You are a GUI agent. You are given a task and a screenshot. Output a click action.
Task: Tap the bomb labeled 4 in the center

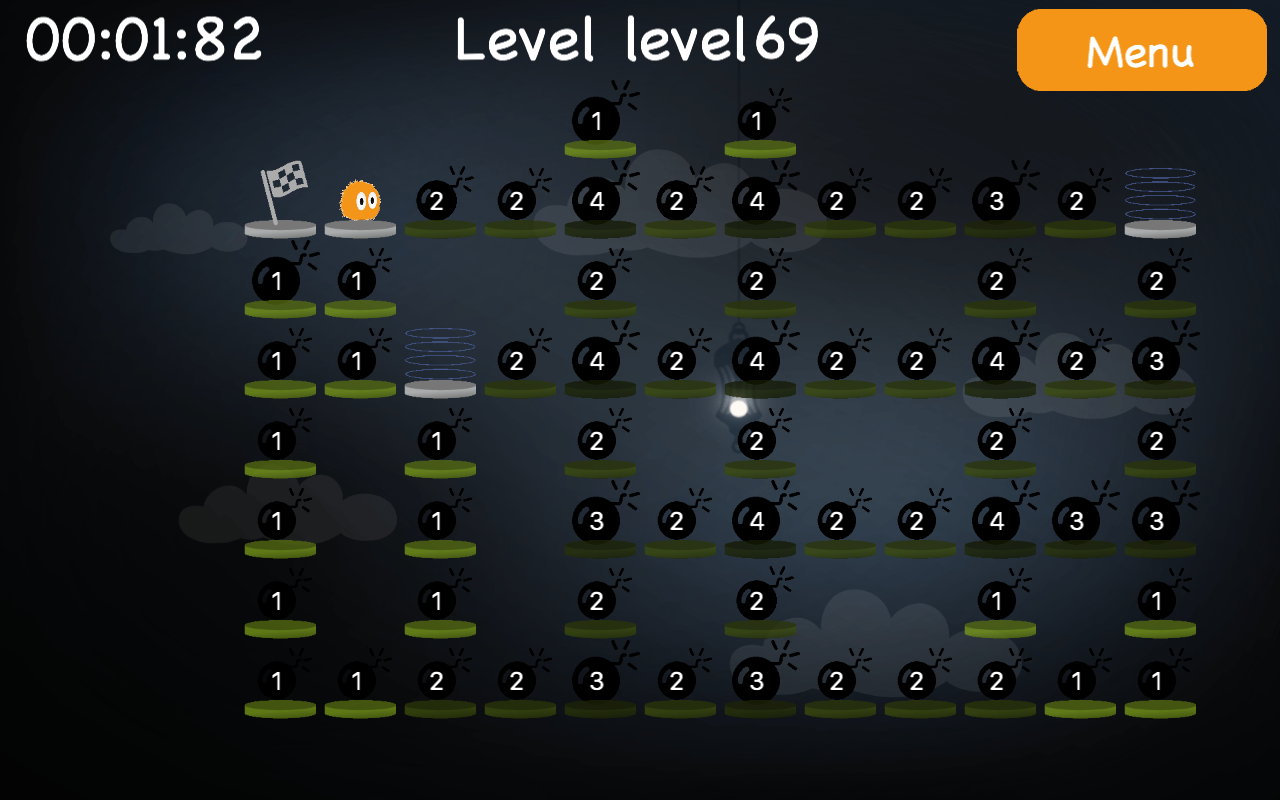757,360
